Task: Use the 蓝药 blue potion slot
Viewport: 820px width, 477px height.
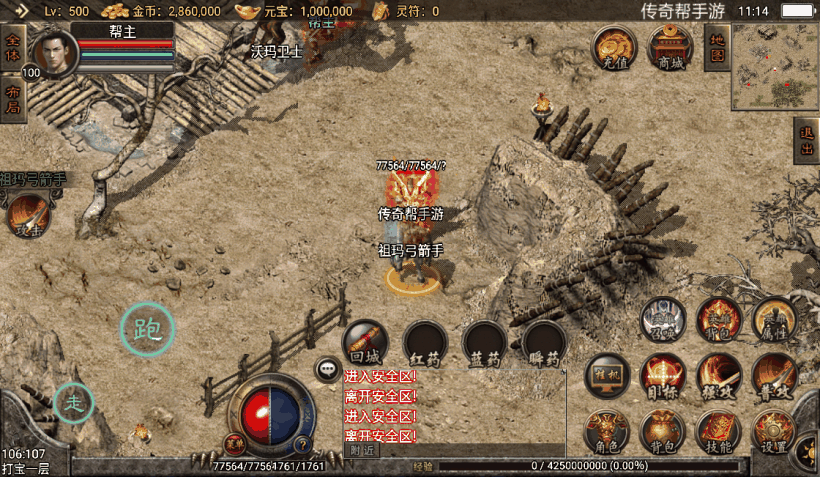Action: point(485,342)
